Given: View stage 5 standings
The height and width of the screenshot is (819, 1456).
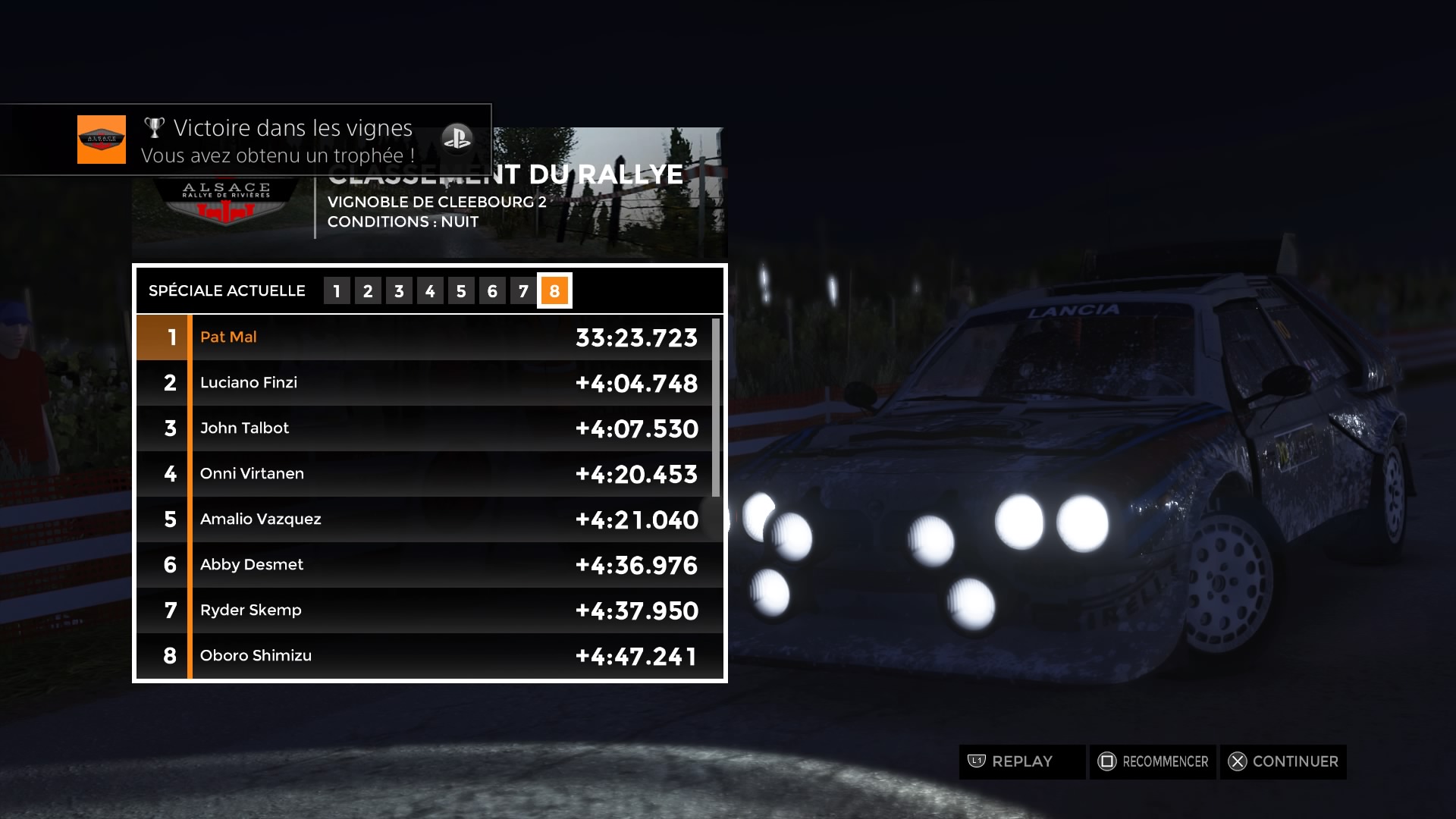Looking at the screenshot, I should (x=461, y=291).
